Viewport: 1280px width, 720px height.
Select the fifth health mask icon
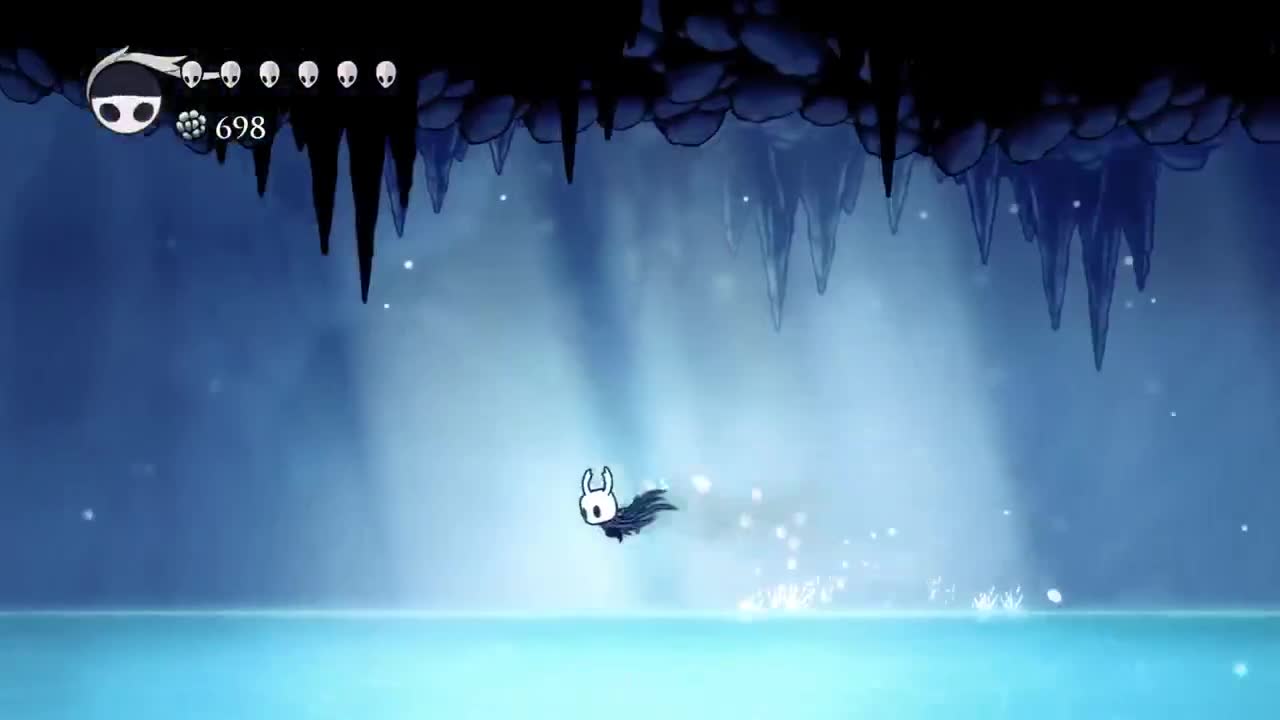347,75
